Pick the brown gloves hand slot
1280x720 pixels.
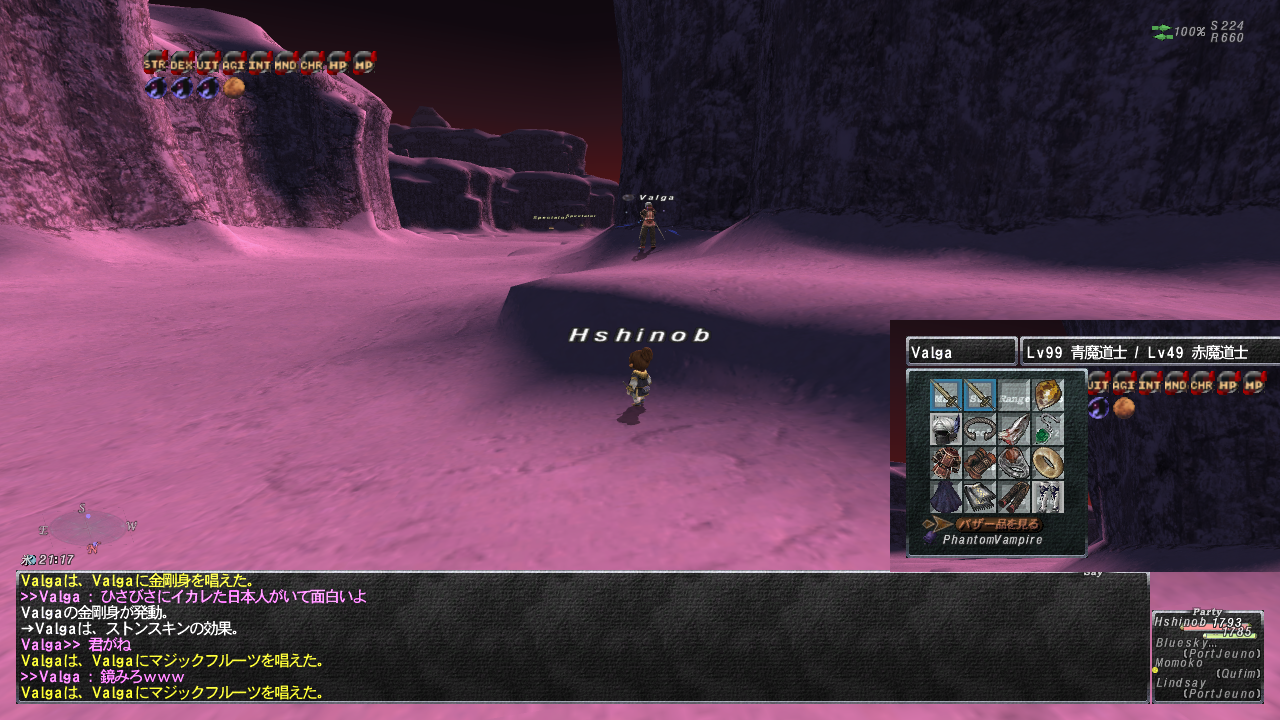pyautogui.click(x=979, y=463)
